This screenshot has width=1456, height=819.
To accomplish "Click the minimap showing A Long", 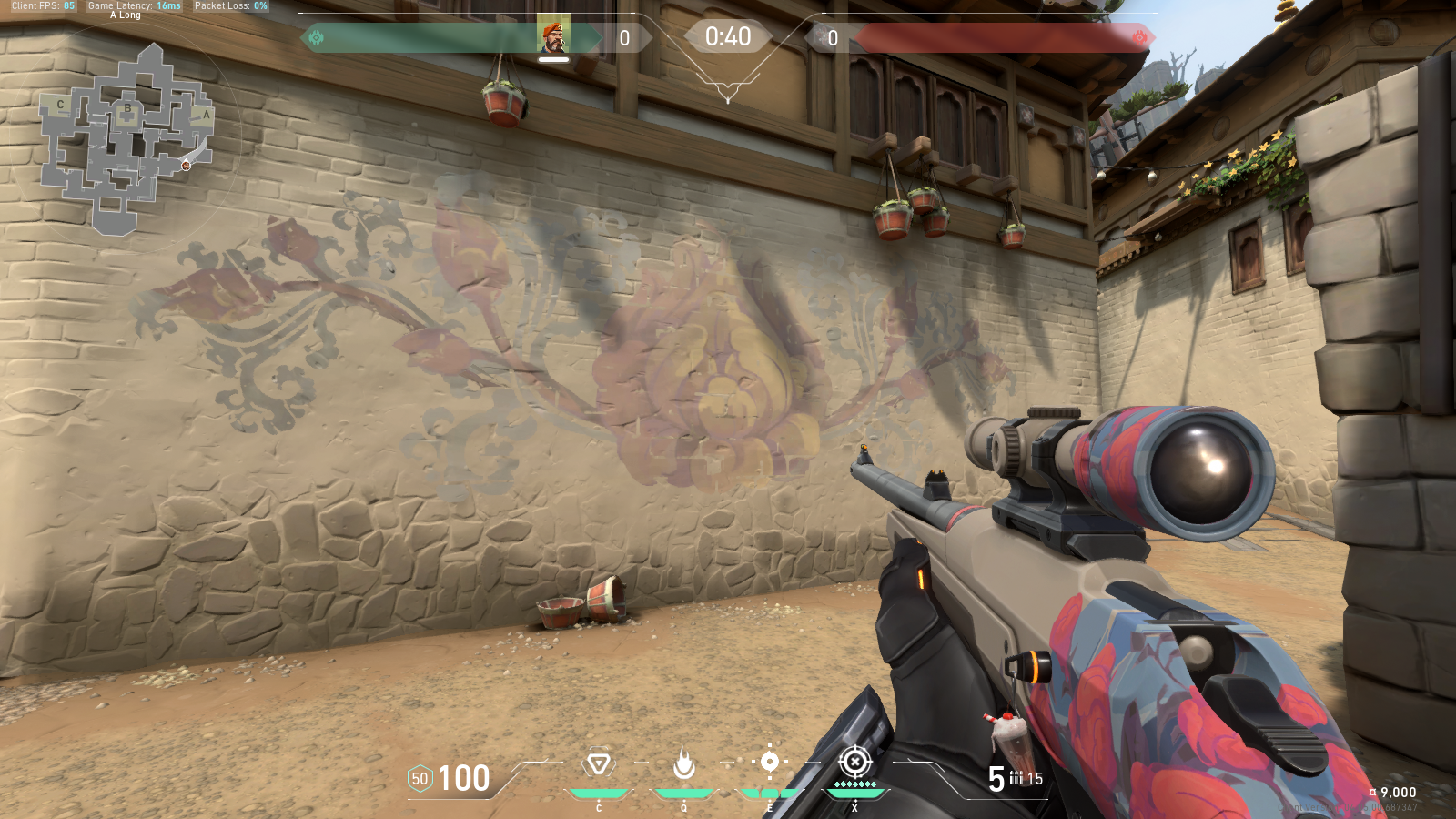I will pyautogui.click(x=127, y=138).
